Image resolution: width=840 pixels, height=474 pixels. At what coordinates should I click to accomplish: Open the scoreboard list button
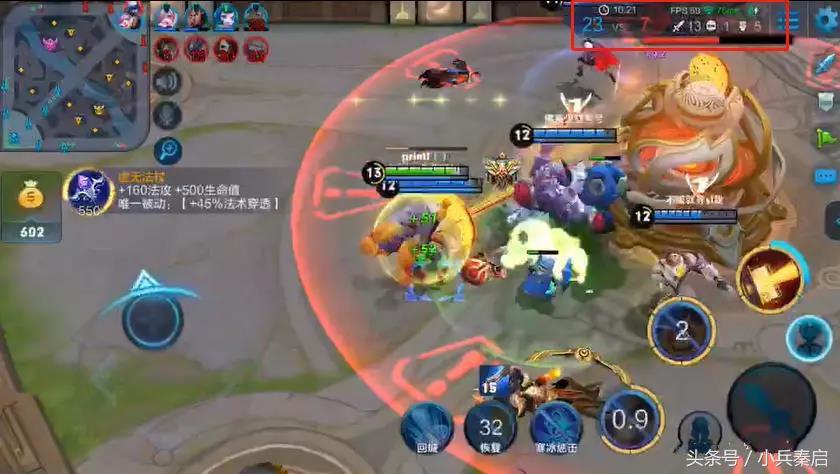point(793,21)
